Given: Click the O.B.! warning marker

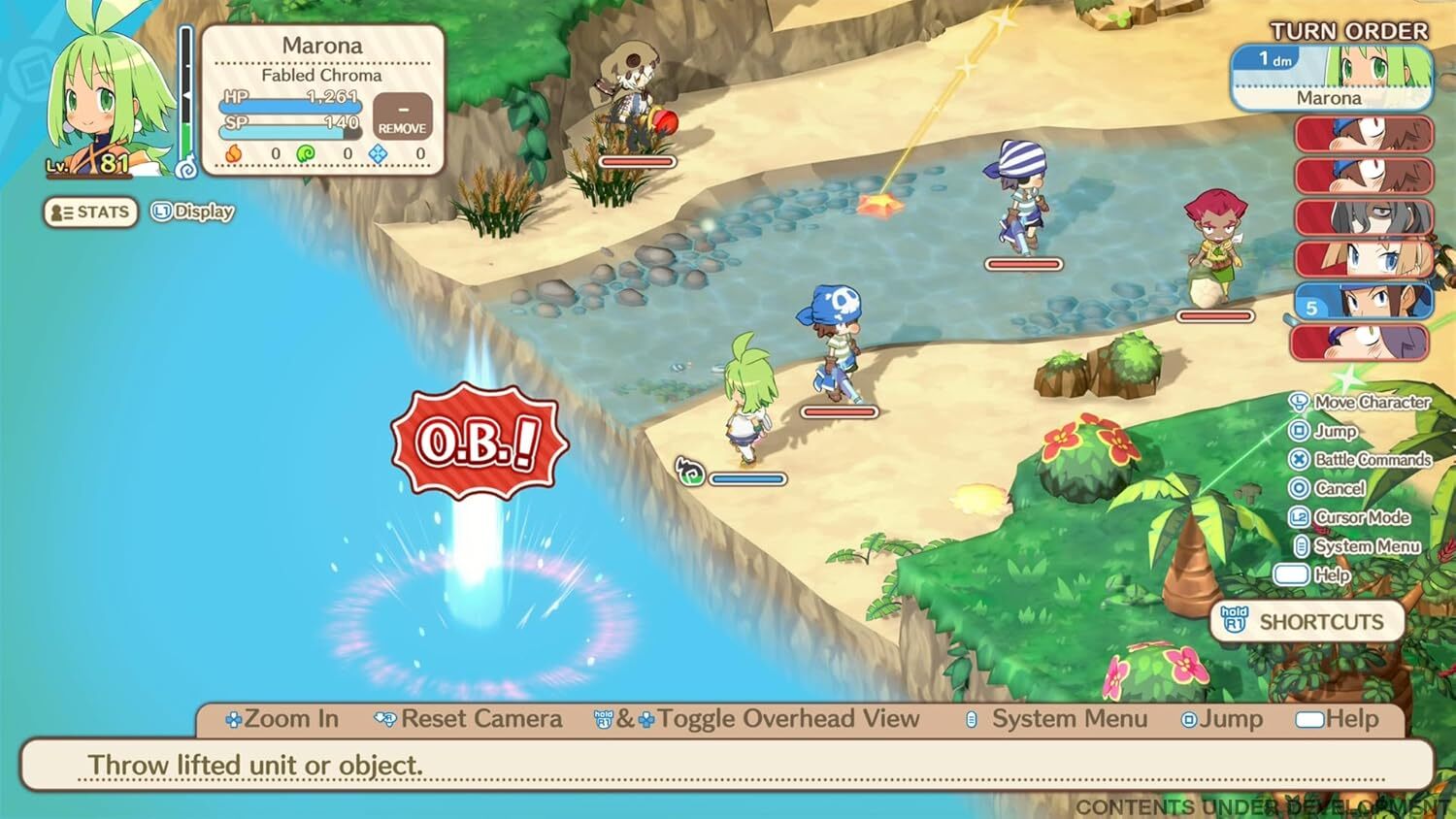Looking at the screenshot, I should 478,442.
